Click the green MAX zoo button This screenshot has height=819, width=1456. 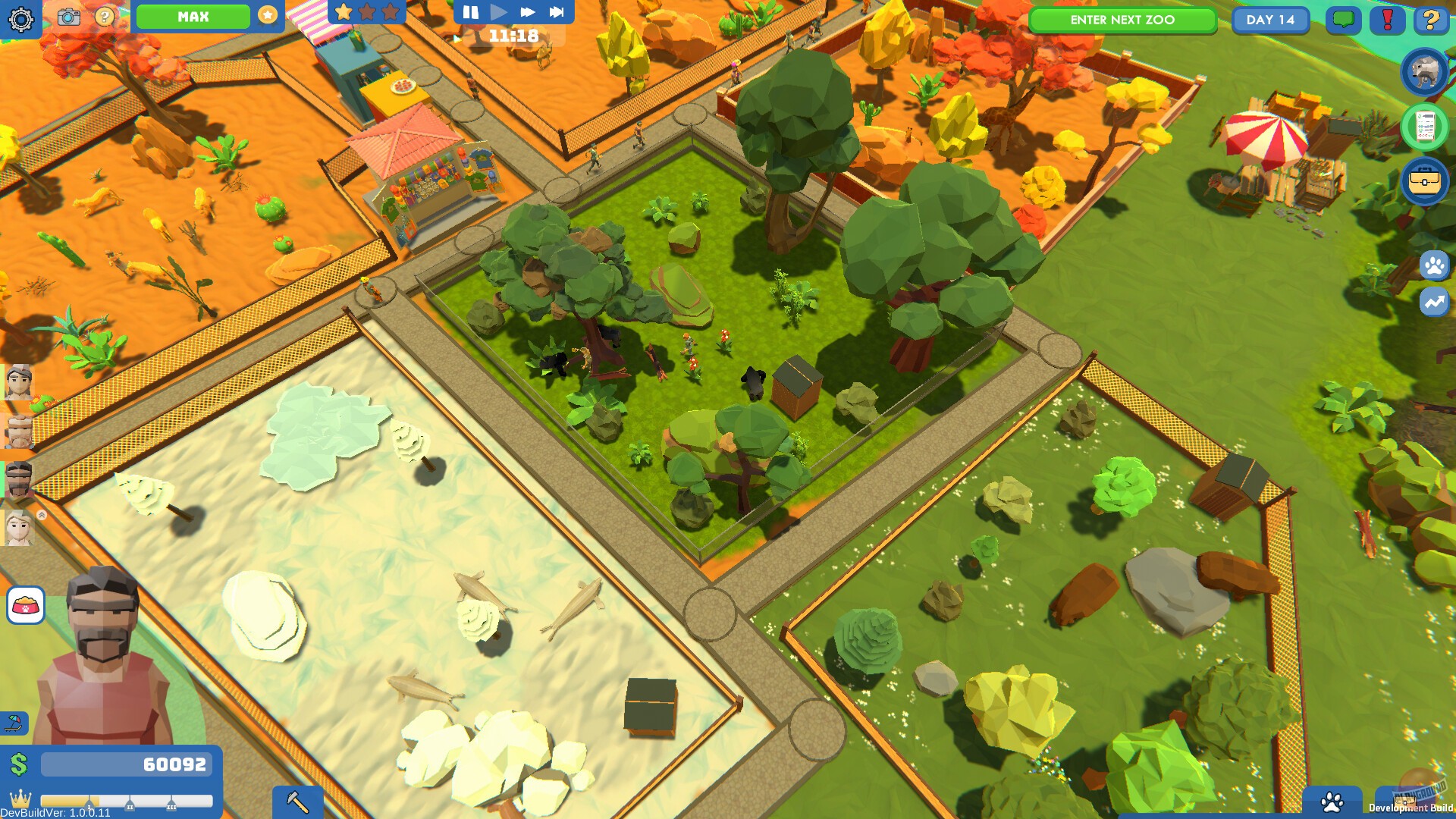point(193,16)
